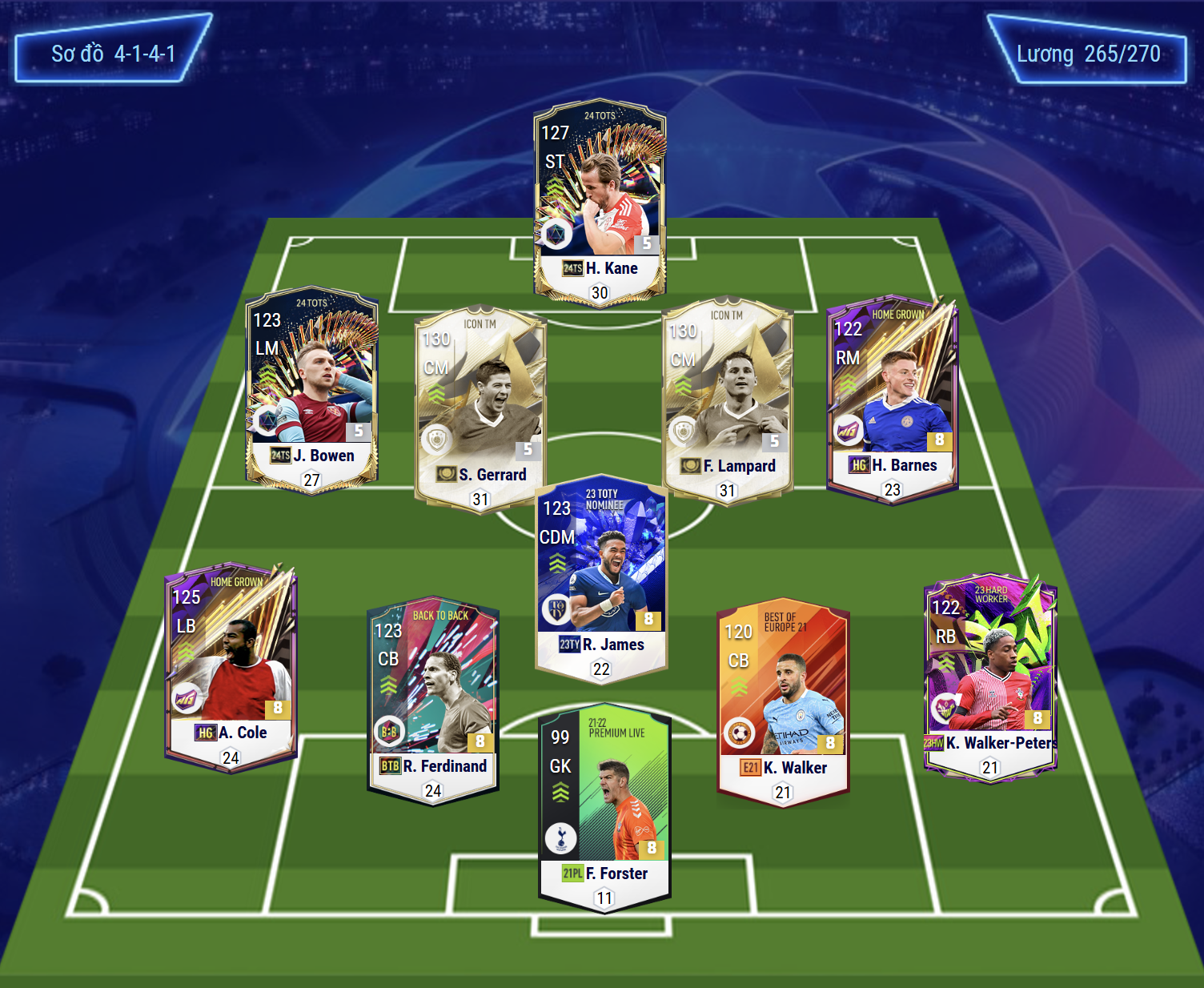This screenshot has width=1204, height=988.
Task: Click the H. Barnes right midfielder card
Action: [x=892, y=398]
